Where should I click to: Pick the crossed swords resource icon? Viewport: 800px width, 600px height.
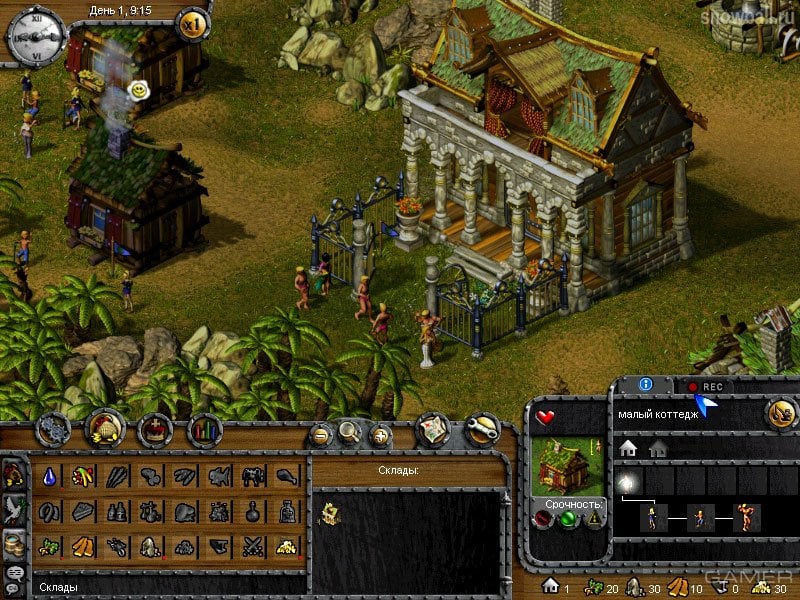click(x=252, y=546)
